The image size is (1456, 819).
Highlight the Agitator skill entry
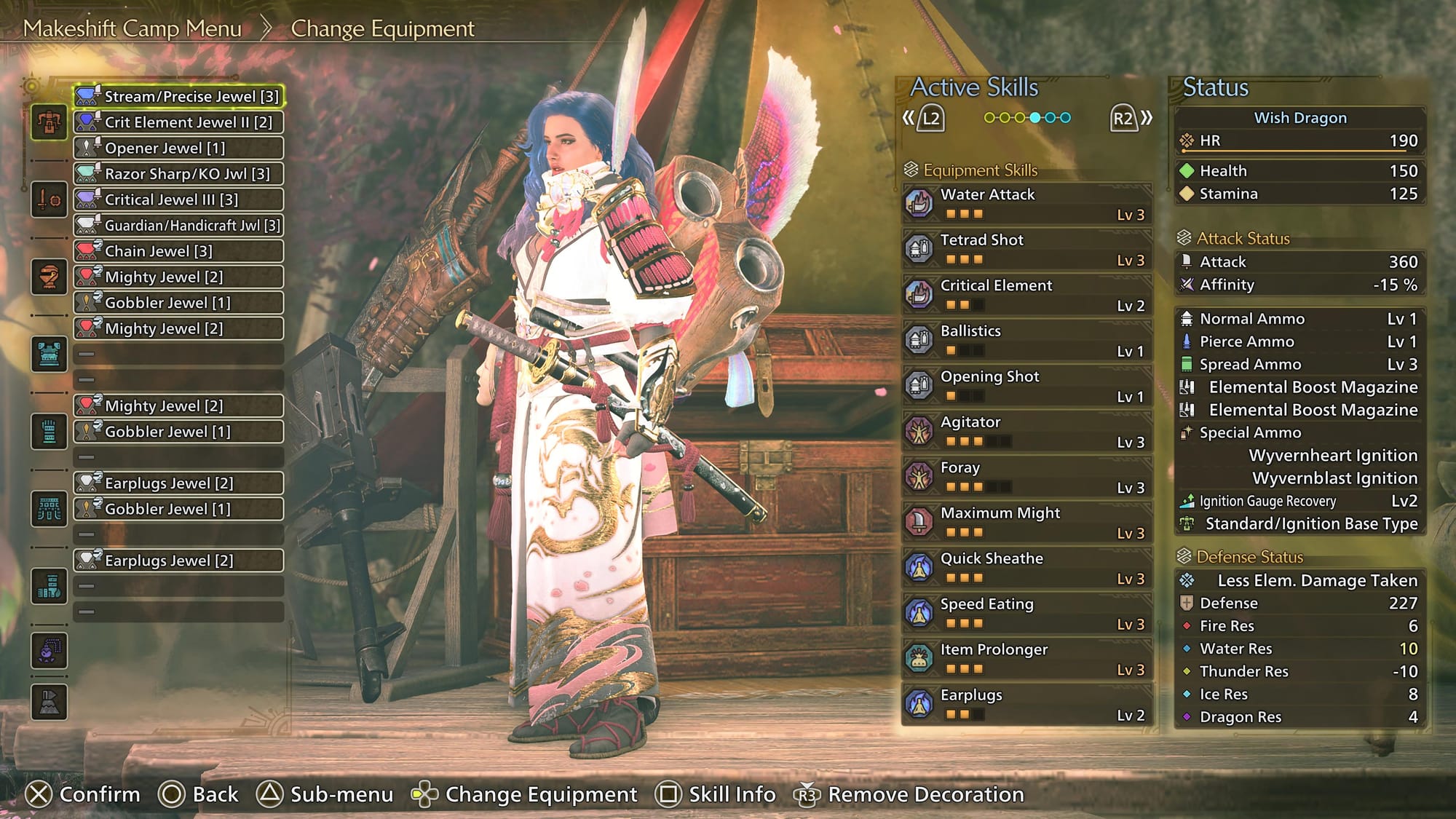(1026, 431)
